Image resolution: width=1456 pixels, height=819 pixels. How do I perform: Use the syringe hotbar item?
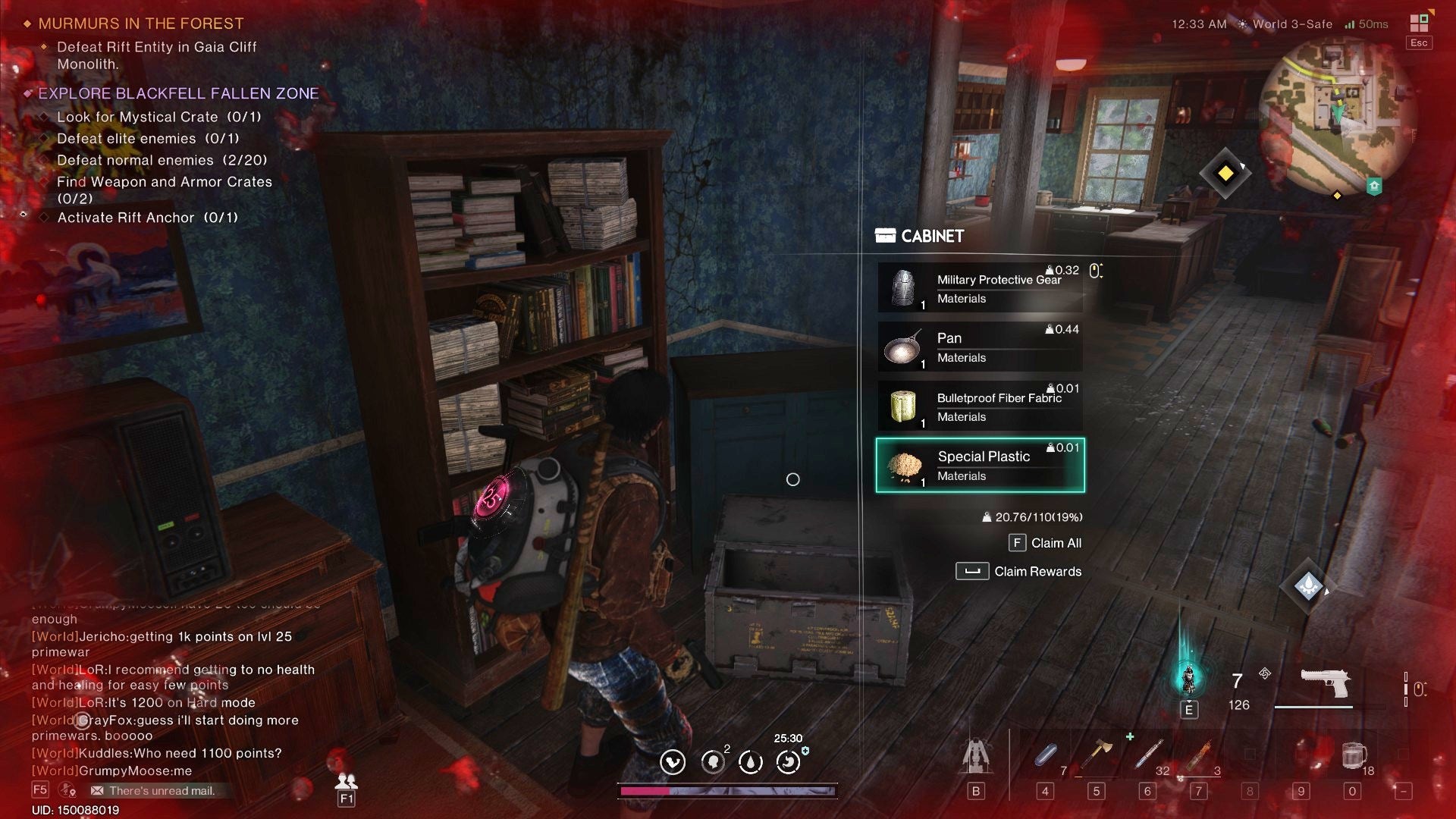1148,755
